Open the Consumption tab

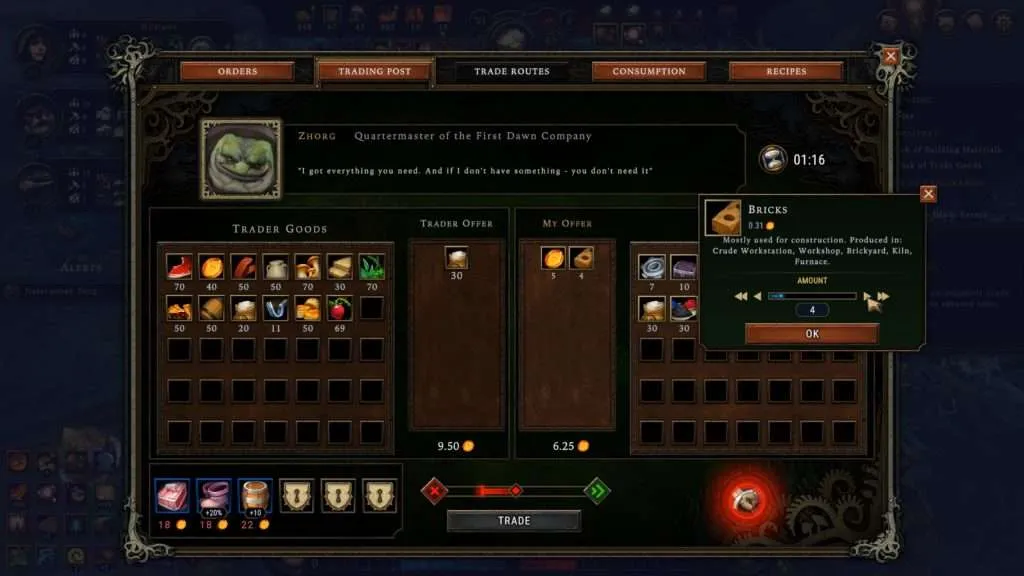[x=649, y=72]
